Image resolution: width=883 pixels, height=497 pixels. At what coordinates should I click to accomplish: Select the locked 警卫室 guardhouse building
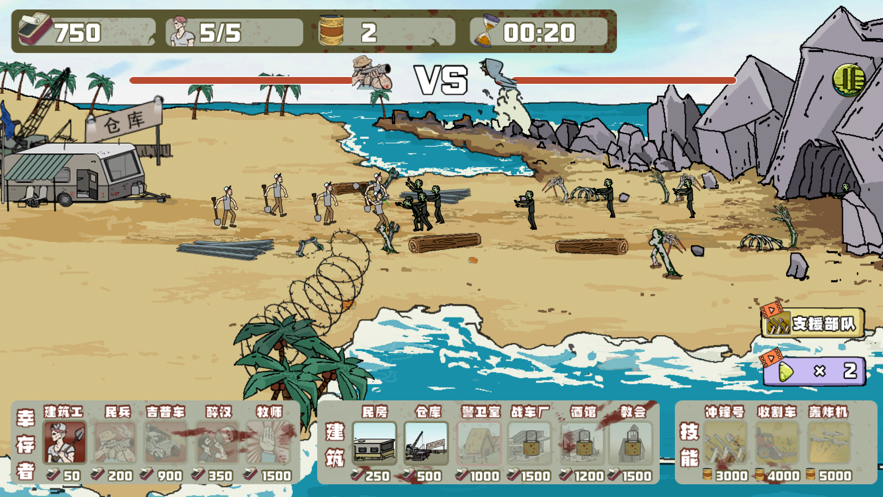pyautogui.click(x=479, y=443)
